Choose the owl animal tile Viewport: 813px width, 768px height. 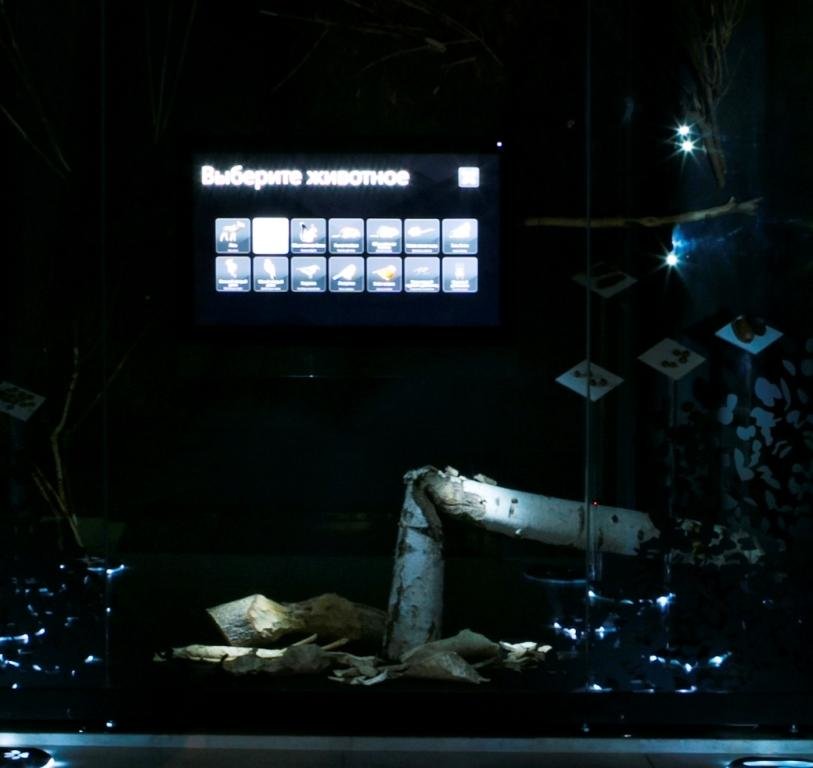460,274
